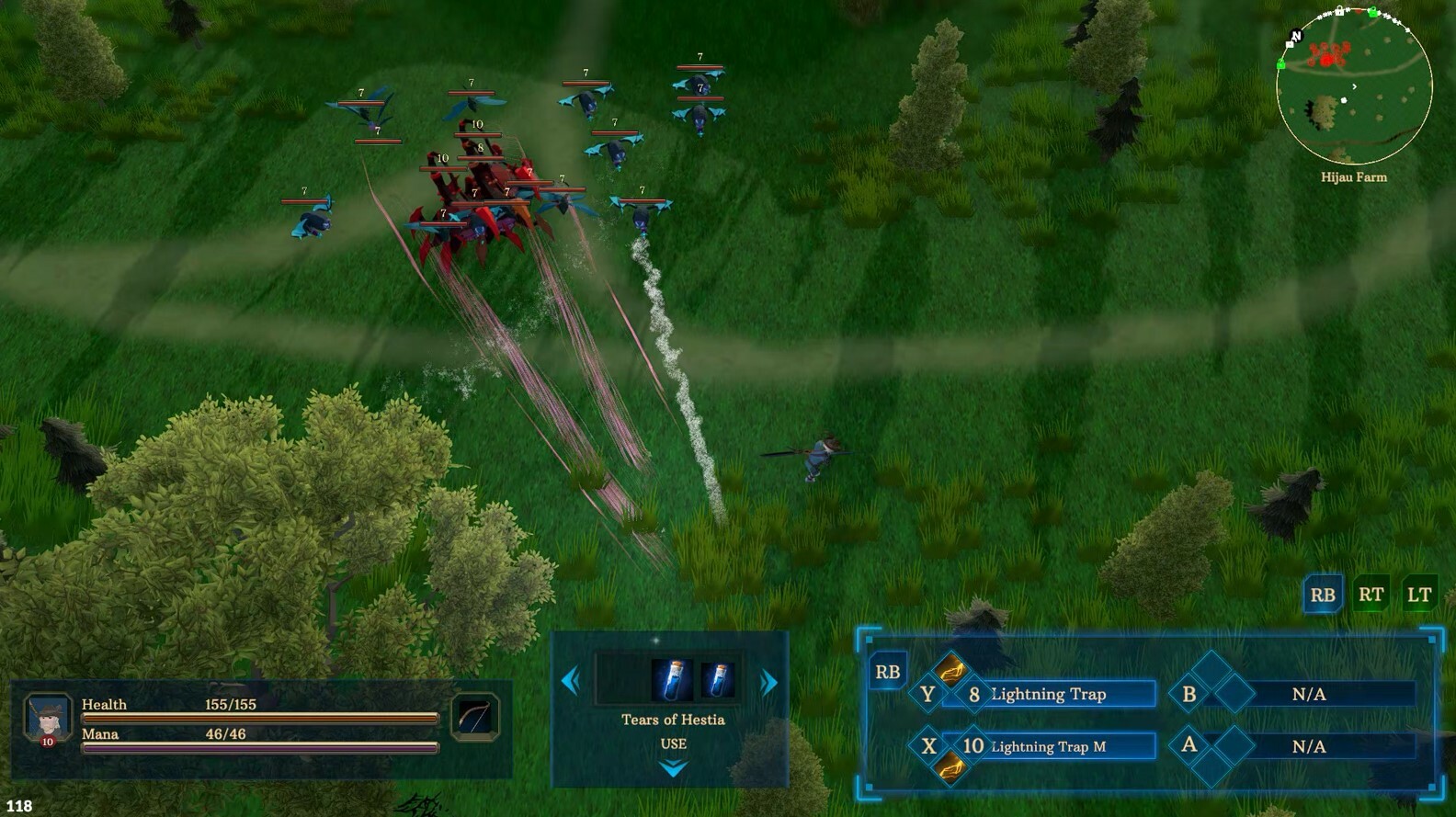Click the USE button for Tears of Hestia
Screen dimensions: 1456x817
pos(674,744)
